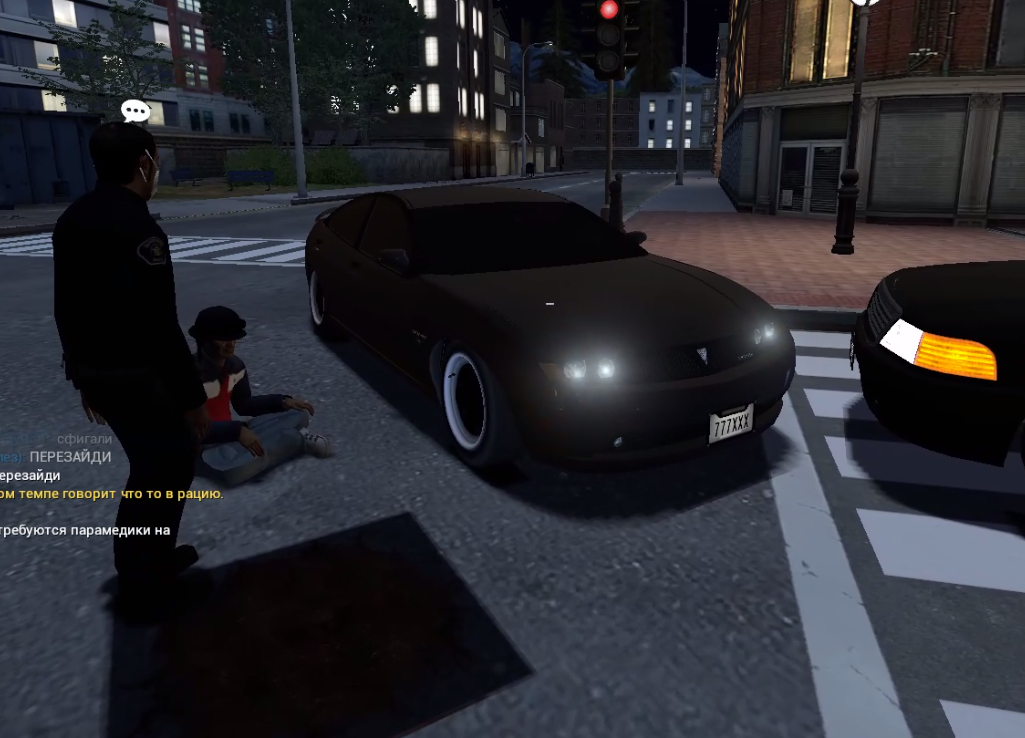
Task: Select the chat line about paramedics needed
Action: pyautogui.click(x=85, y=530)
